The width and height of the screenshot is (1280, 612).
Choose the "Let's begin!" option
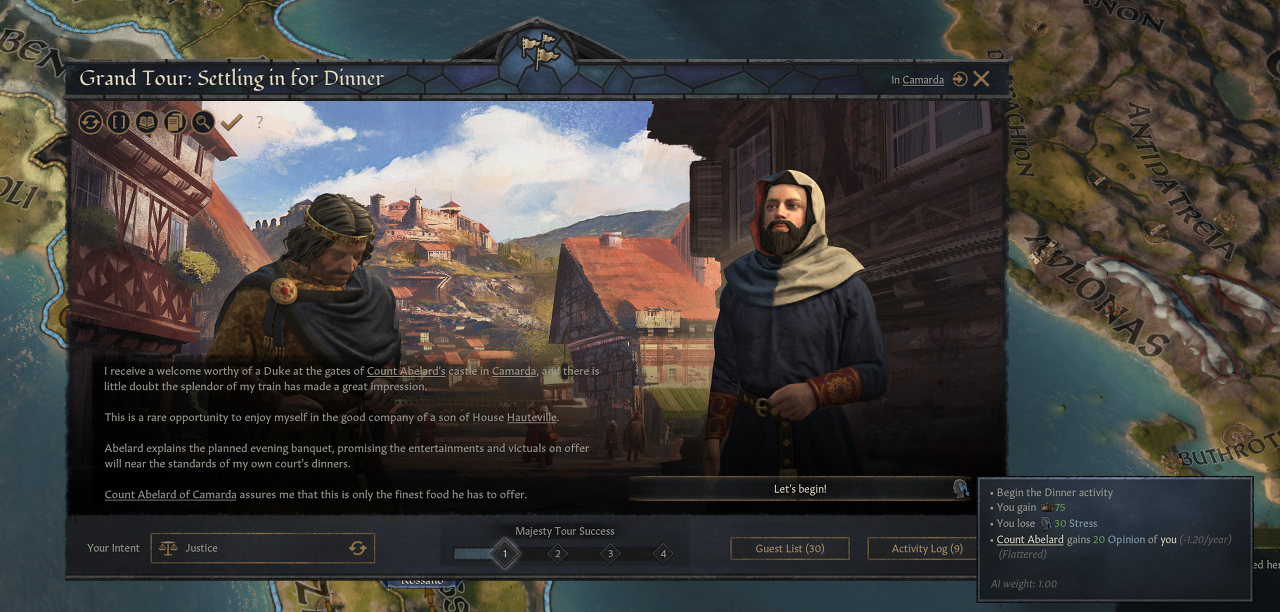pyautogui.click(x=800, y=489)
